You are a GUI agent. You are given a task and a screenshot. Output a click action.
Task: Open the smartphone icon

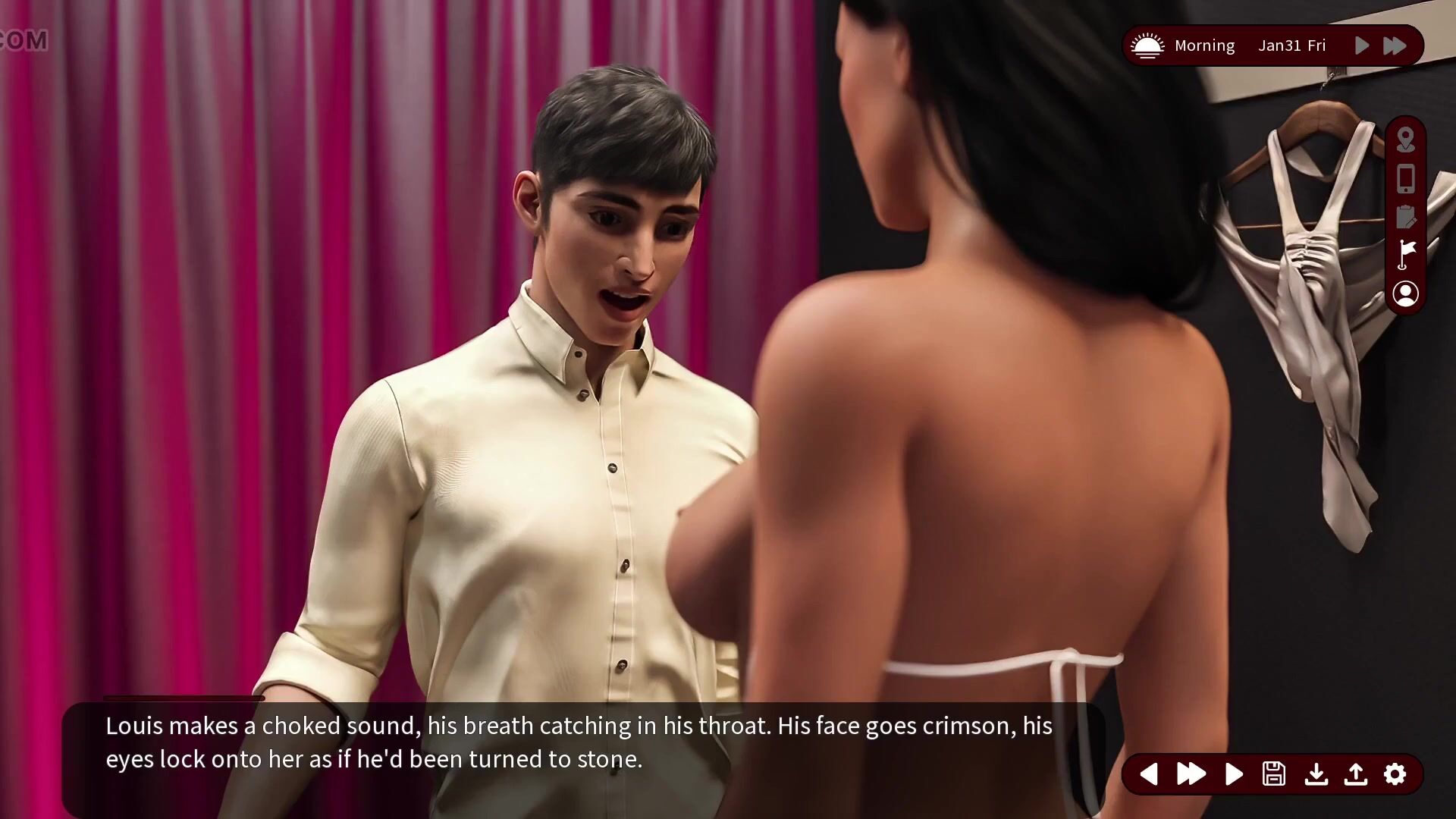tap(1405, 179)
